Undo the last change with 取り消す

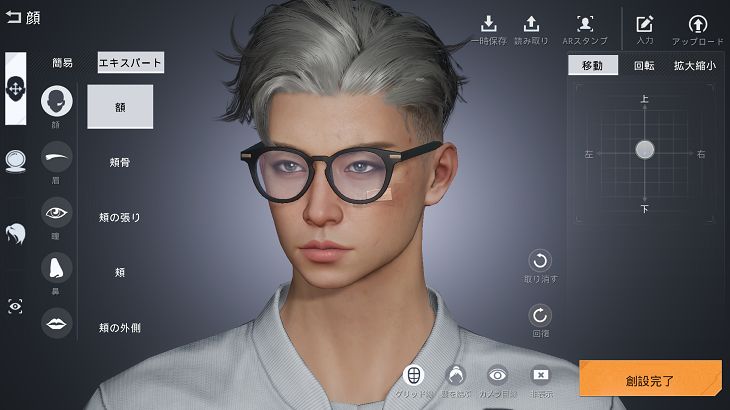(540, 261)
